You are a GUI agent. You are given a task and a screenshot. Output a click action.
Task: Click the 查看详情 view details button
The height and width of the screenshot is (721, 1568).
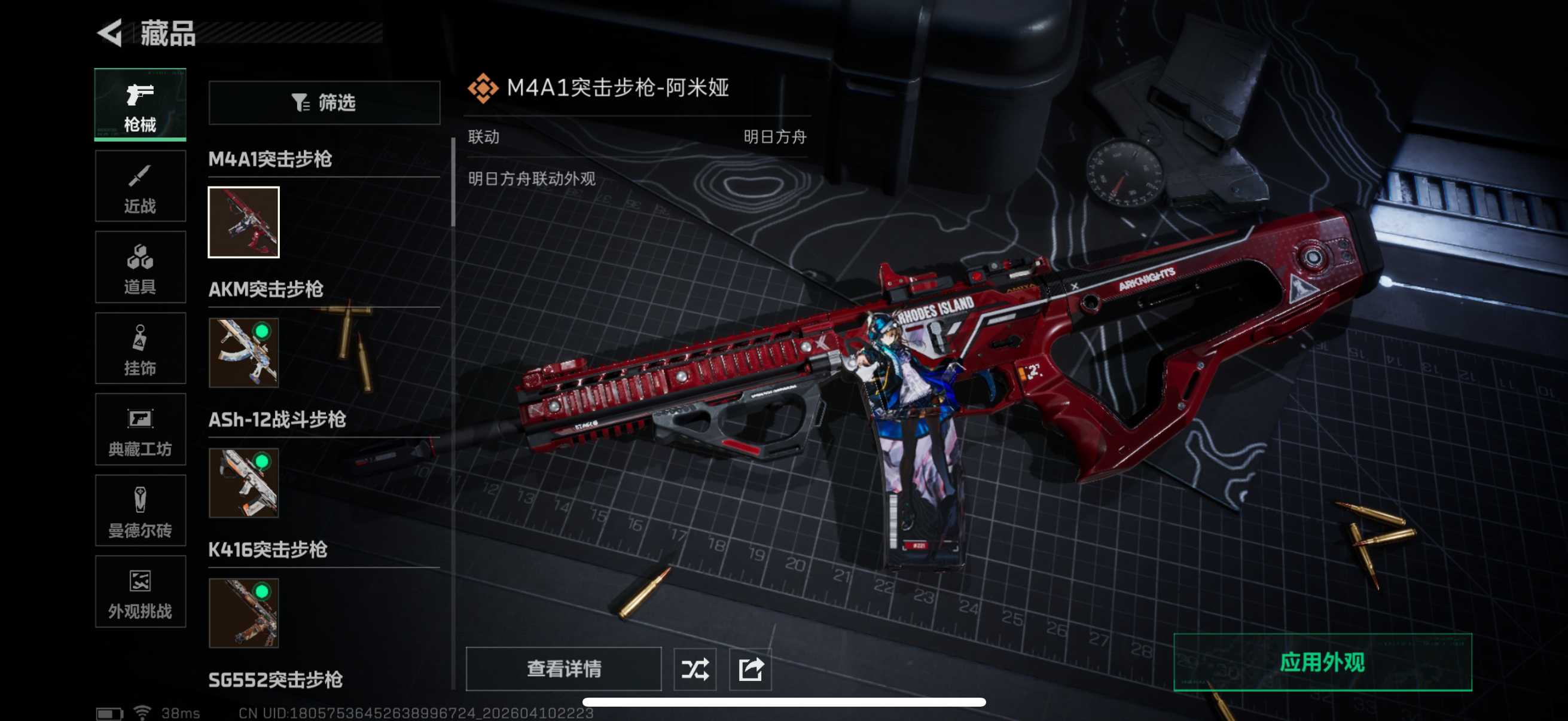pyautogui.click(x=563, y=668)
